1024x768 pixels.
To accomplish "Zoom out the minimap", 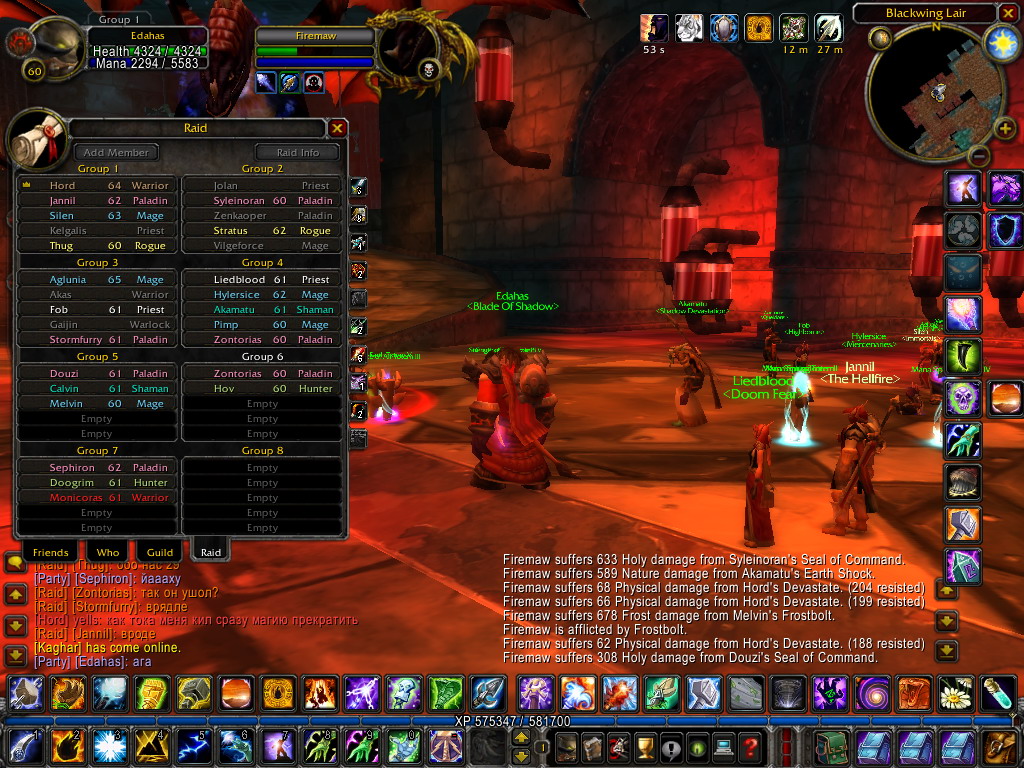I will pyautogui.click(x=978, y=157).
